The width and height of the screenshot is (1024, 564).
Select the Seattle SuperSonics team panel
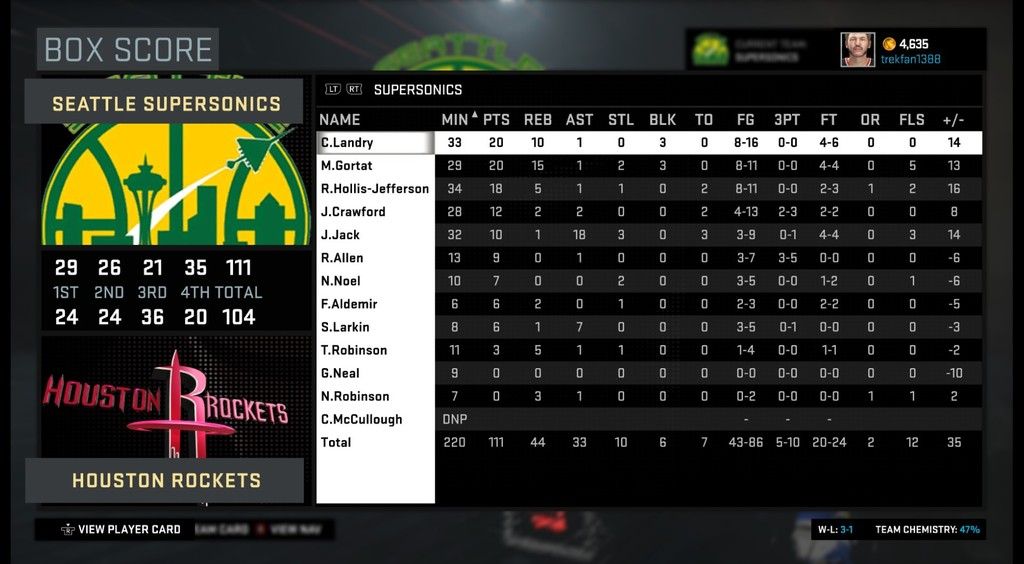point(166,103)
